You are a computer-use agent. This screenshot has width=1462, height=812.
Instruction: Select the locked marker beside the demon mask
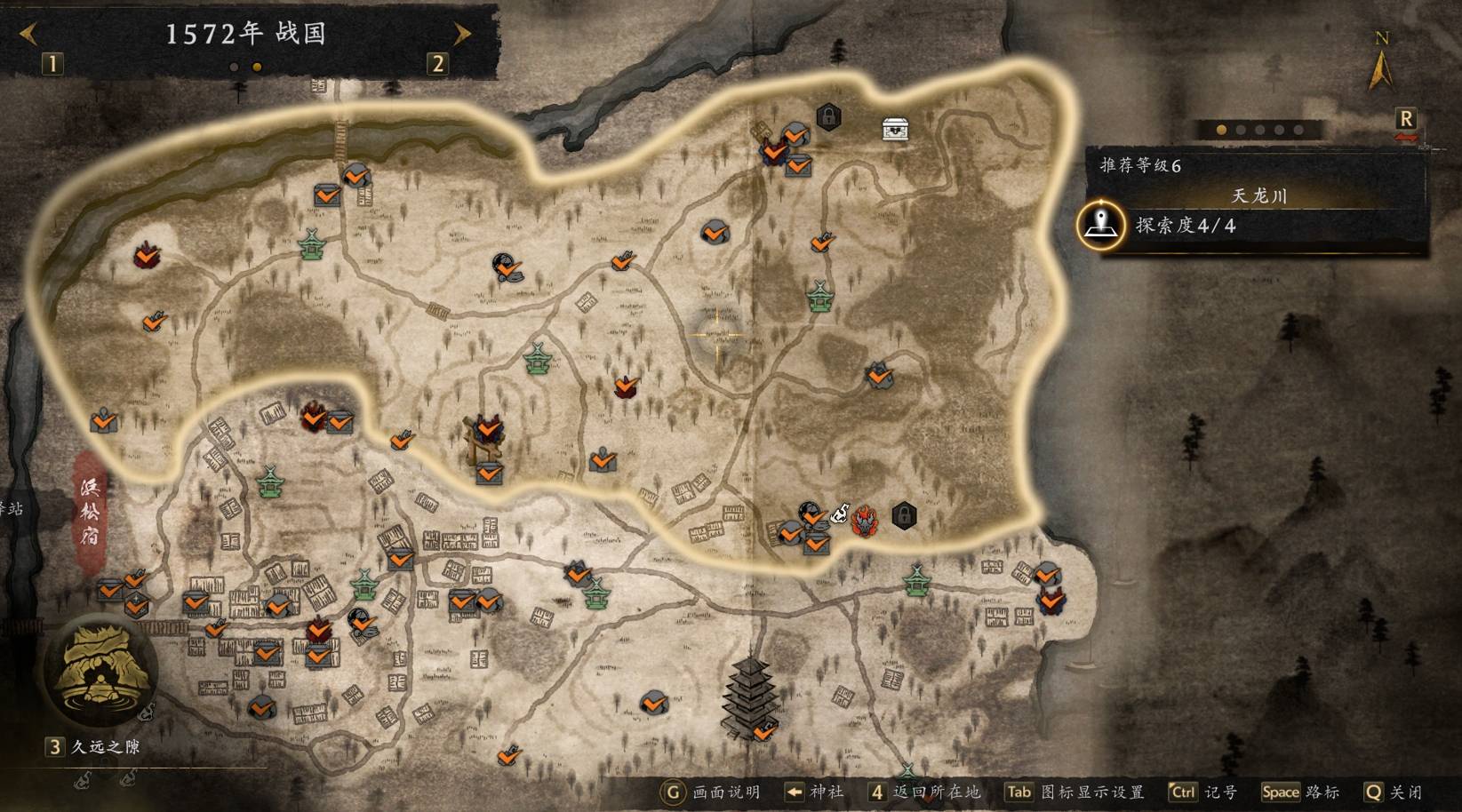[x=904, y=515]
